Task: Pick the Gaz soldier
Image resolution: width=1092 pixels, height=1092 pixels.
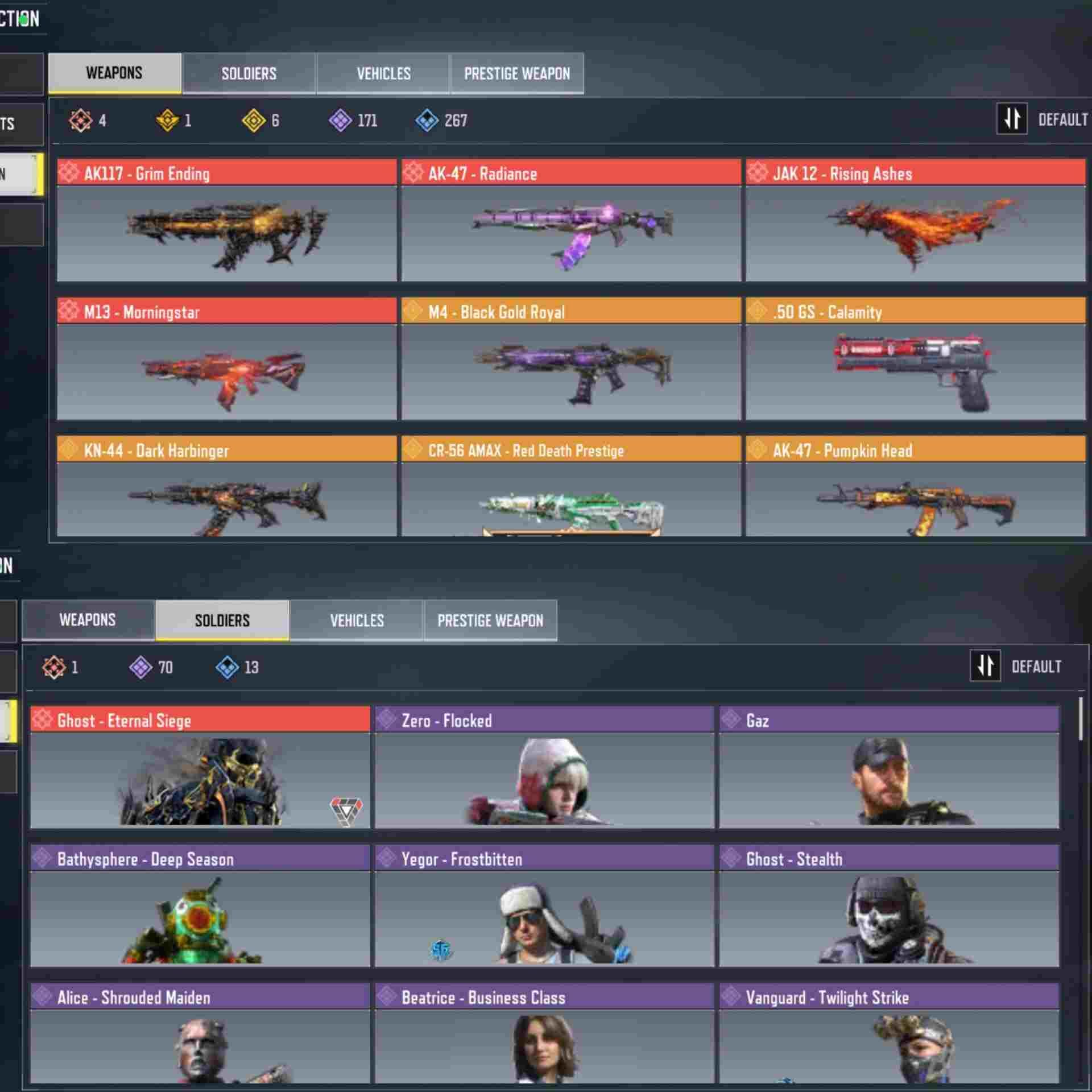Action: coord(889,768)
